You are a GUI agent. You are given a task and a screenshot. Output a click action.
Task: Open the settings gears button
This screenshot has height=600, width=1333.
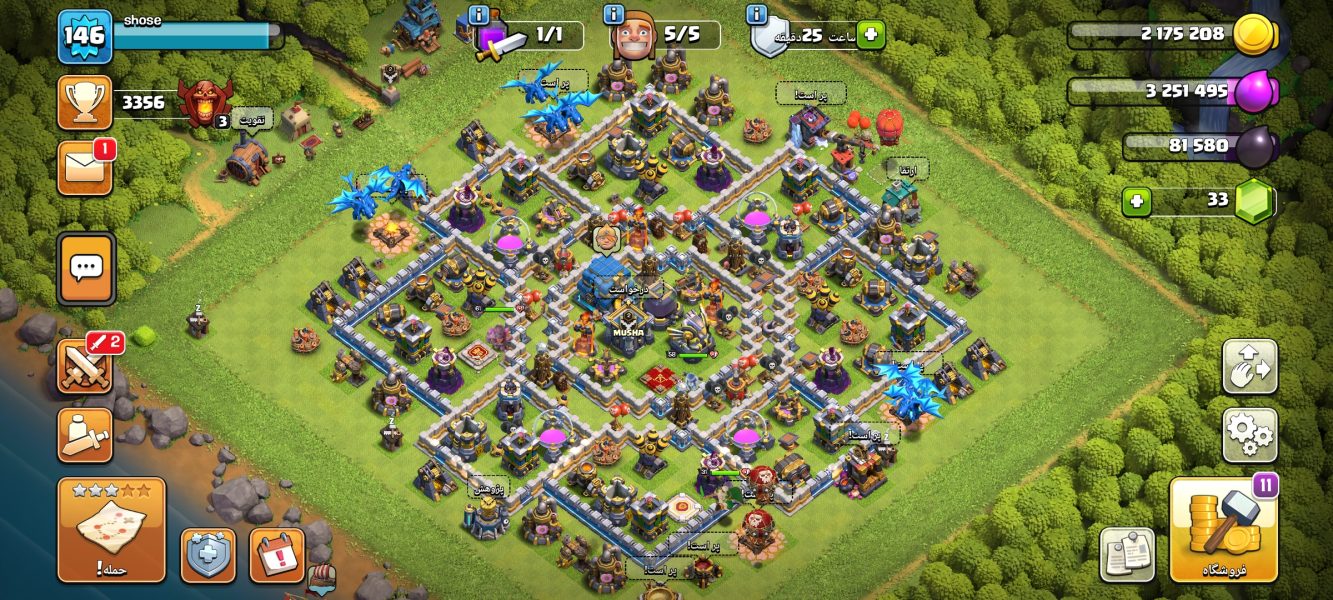click(1249, 434)
